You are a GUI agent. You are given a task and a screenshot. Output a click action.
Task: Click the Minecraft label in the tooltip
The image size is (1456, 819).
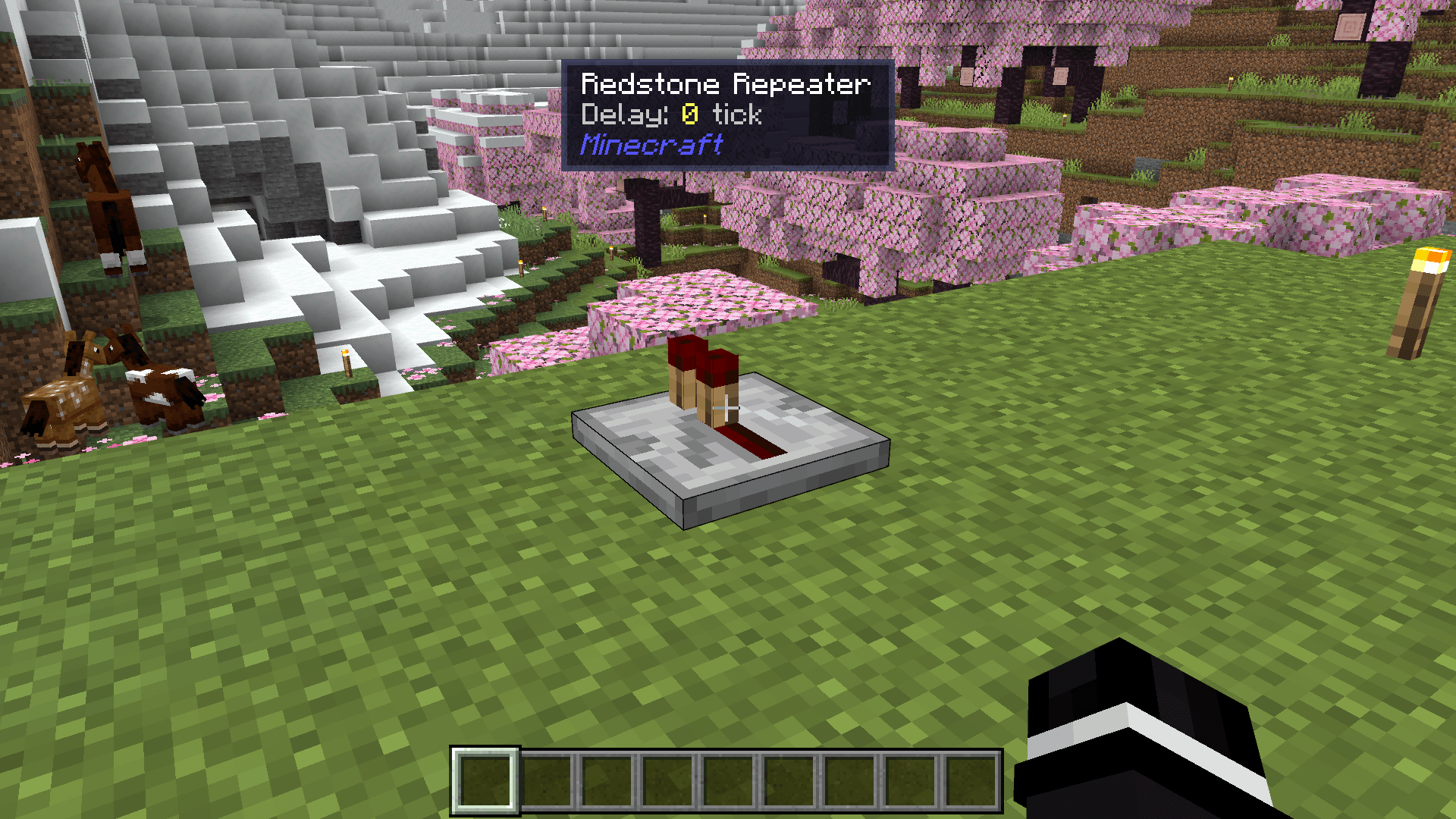tap(651, 146)
